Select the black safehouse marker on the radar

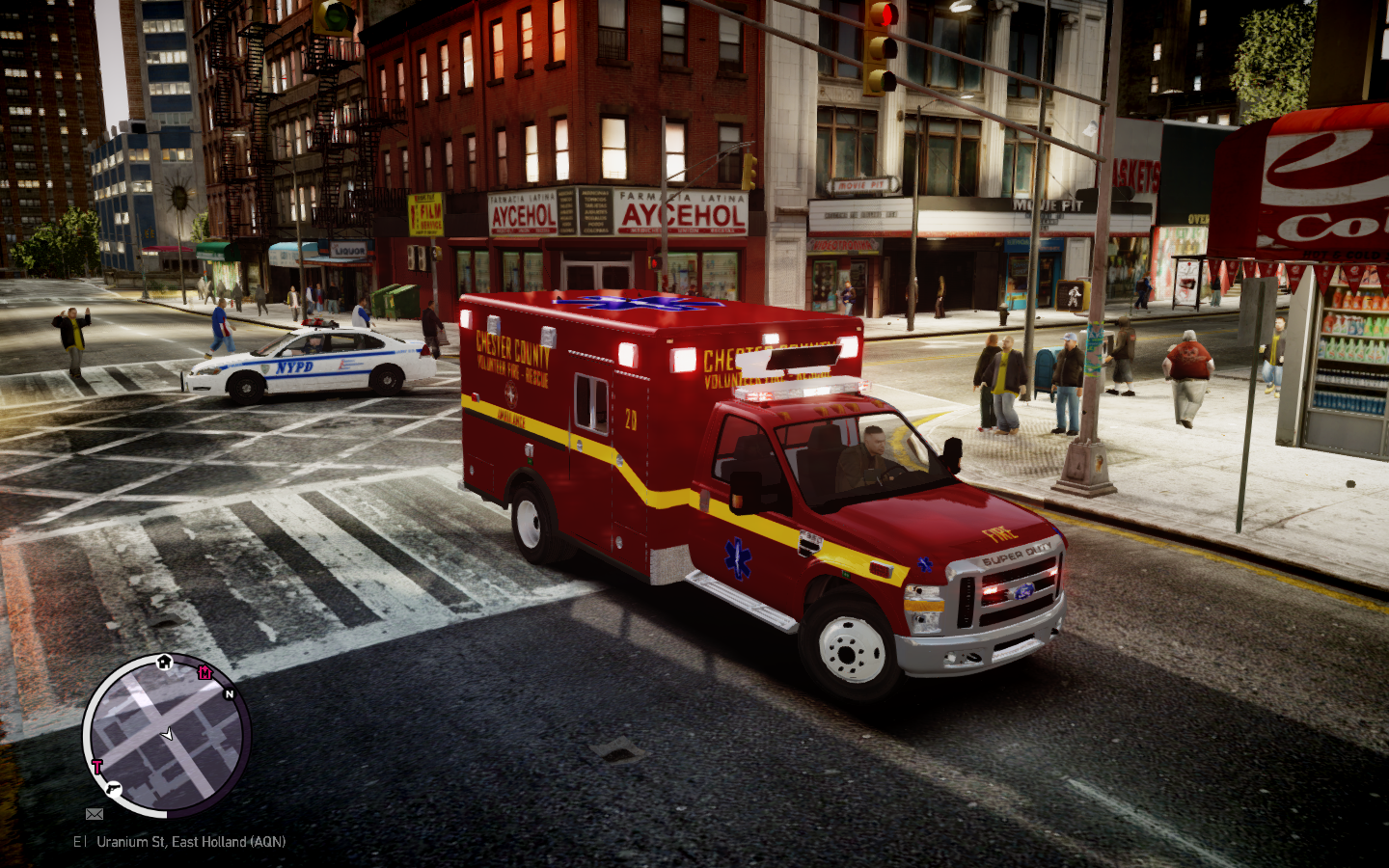tap(164, 662)
